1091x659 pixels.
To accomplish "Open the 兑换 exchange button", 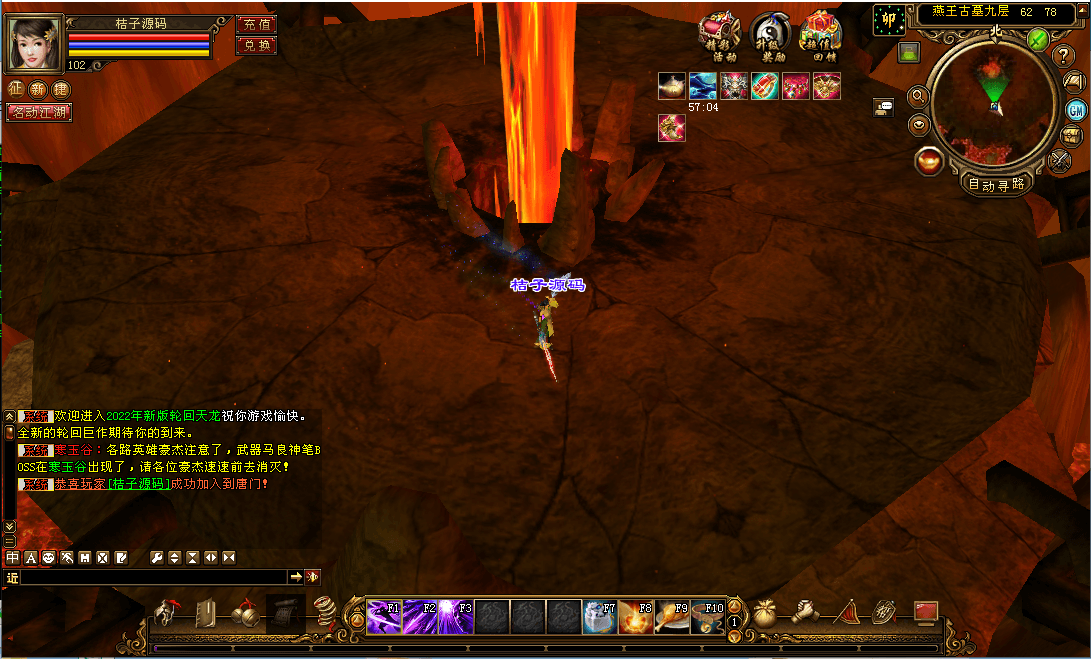I will point(256,45).
